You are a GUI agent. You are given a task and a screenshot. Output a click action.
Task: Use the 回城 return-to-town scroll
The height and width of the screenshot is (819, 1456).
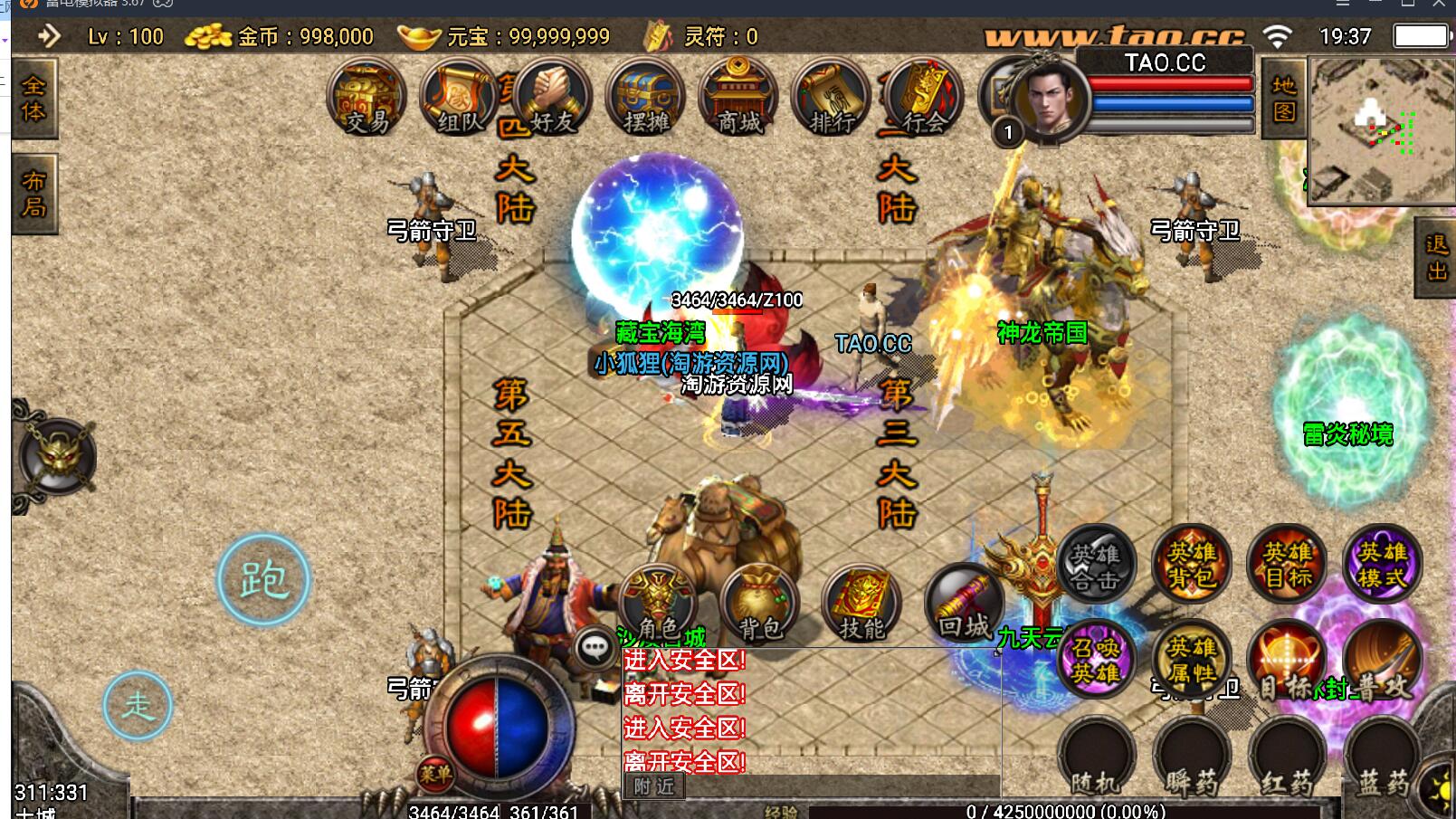pyautogui.click(x=965, y=605)
